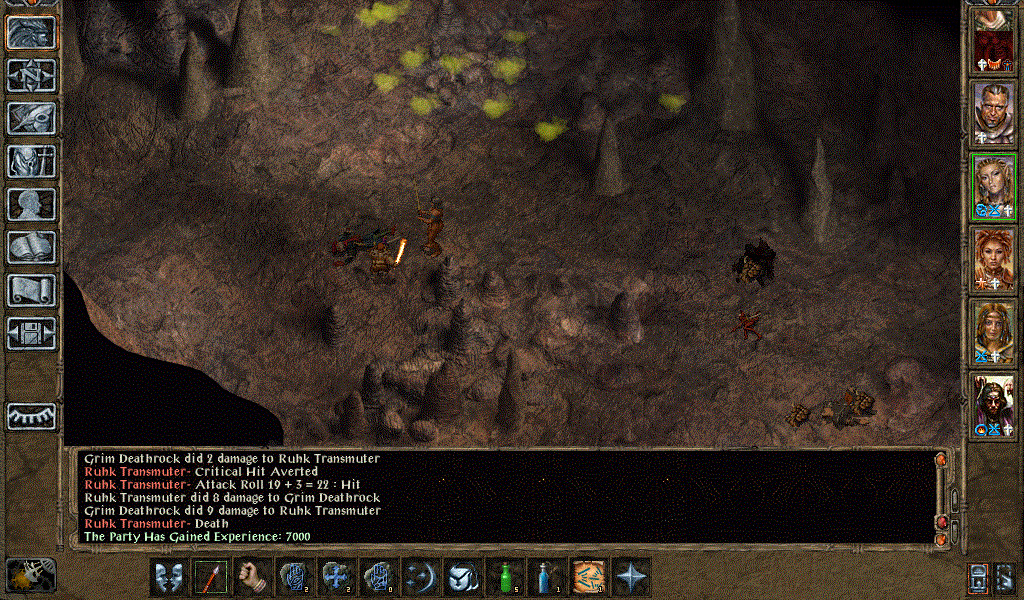Select the bearded wizard portrait
This screenshot has height=600, width=1024.
[993, 405]
